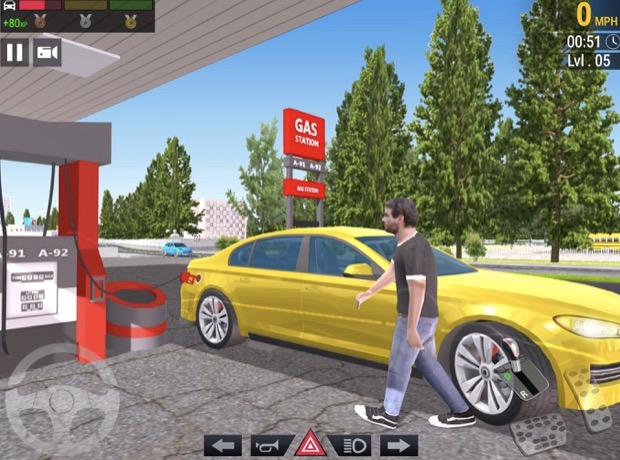Activate the right turn signal arrow
This screenshot has height=460, width=620.
[399, 445]
